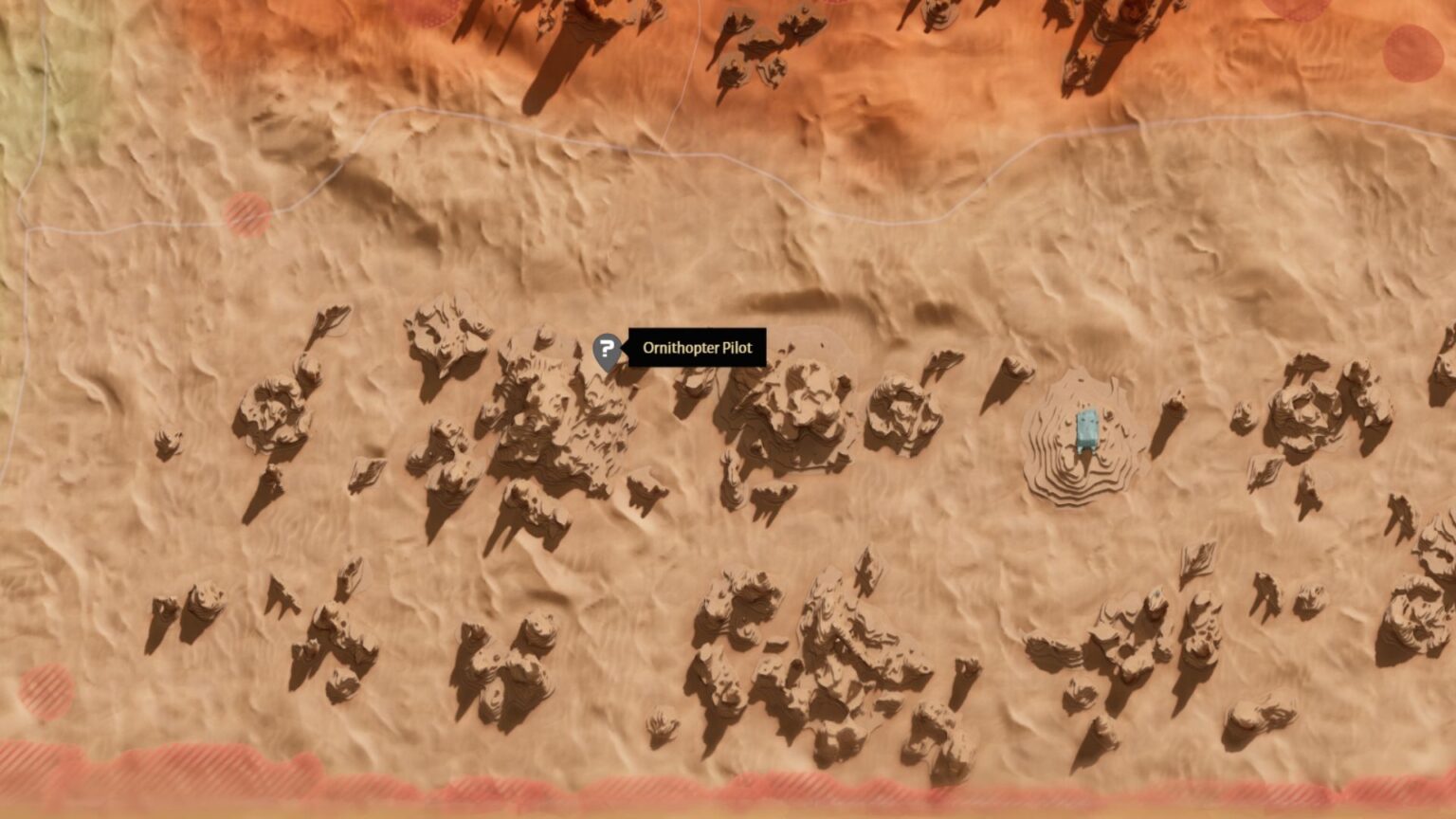The width and height of the screenshot is (1456, 819).
Task: Select the Ornithopter Pilot tooltip label
Action: [x=697, y=348]
